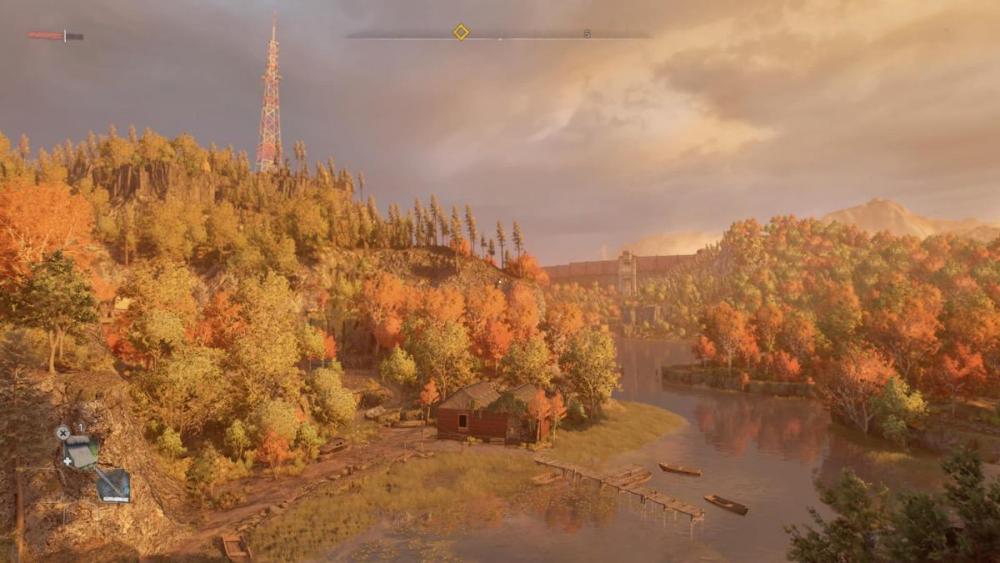This screenshot has height=563, width=1000.
Task: Click the small grey marker on the compass bar
Action: coord(587,33)
